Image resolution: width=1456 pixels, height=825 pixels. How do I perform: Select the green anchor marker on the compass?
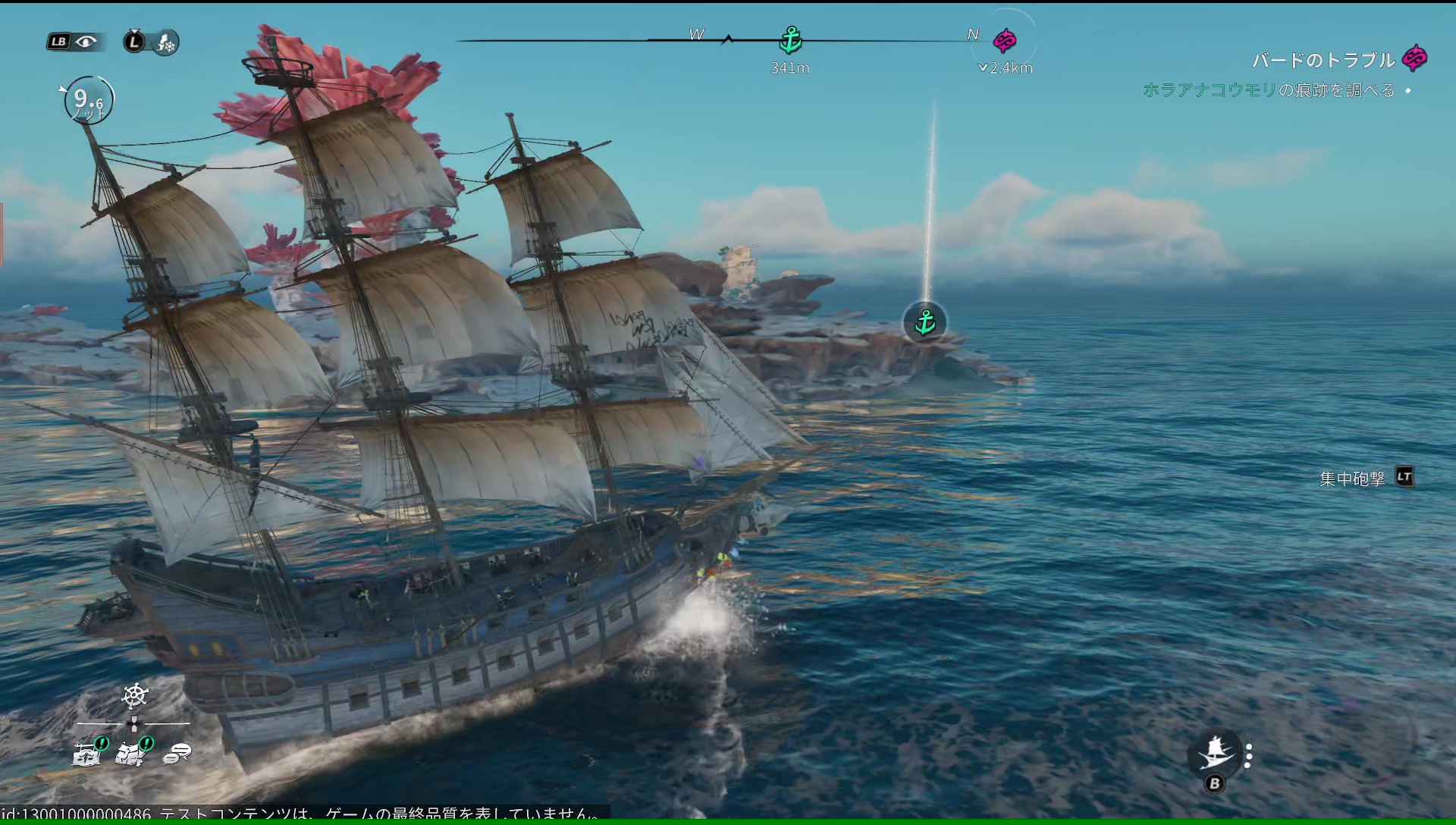[790, 39]
